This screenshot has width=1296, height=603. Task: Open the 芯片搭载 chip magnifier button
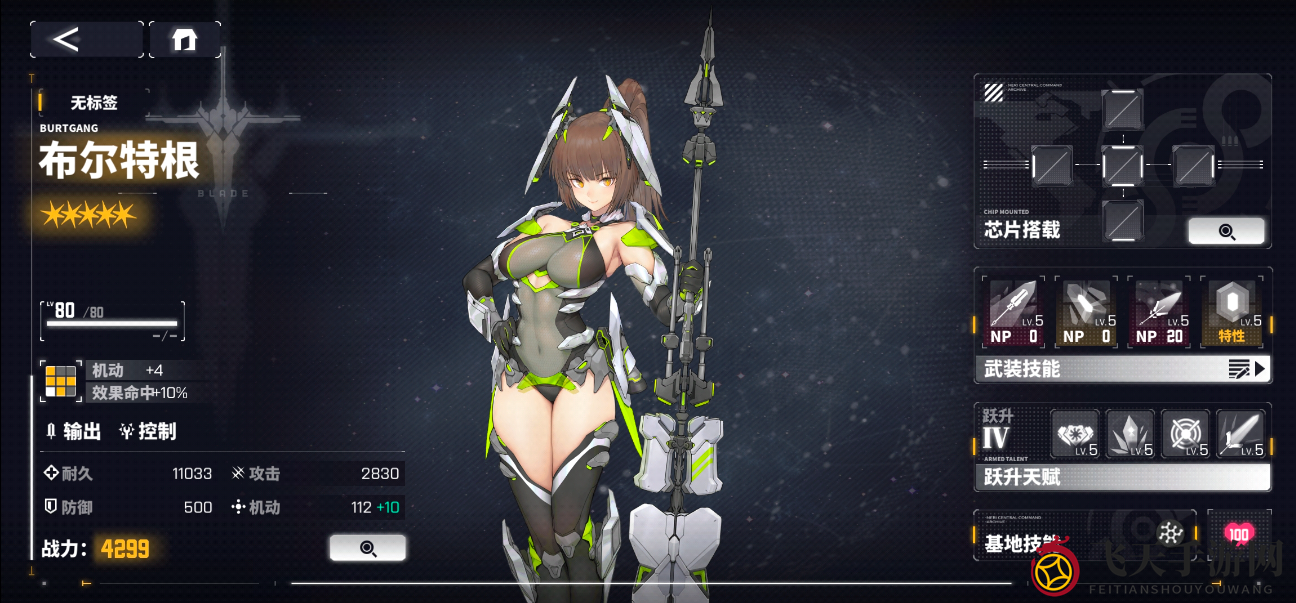pos(1226,231)
